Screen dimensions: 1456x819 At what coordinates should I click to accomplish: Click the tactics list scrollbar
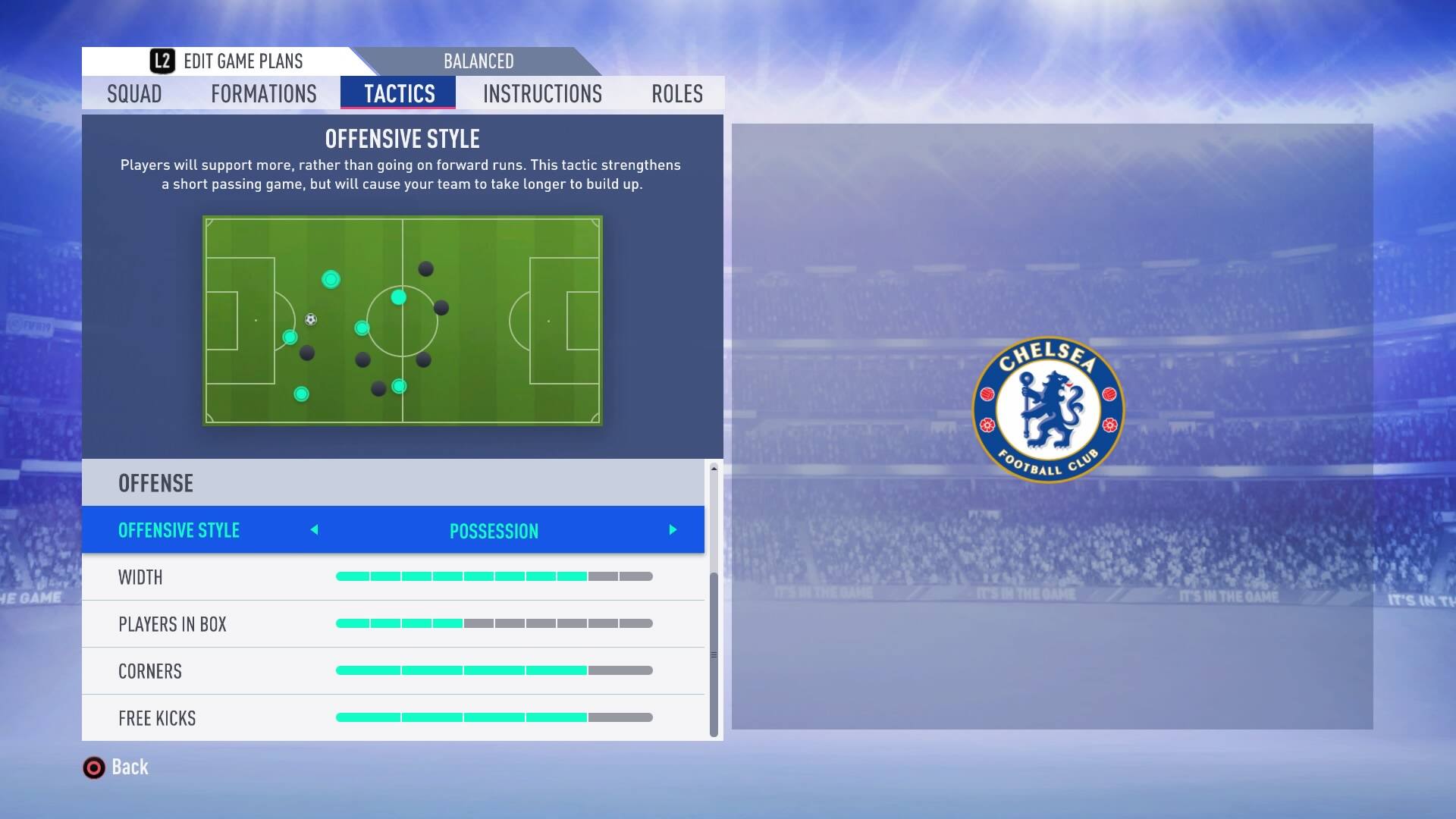pos(714,654)
